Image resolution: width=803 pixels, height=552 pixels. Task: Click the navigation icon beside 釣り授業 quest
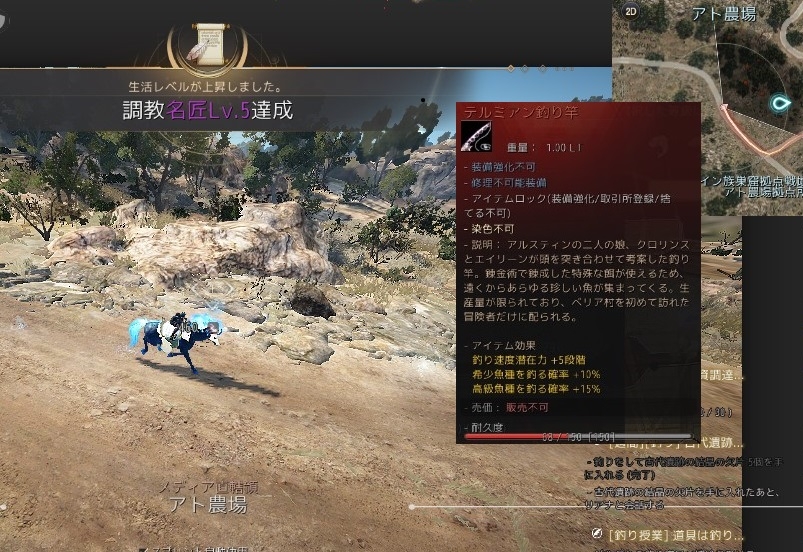(x=597, y=534)
